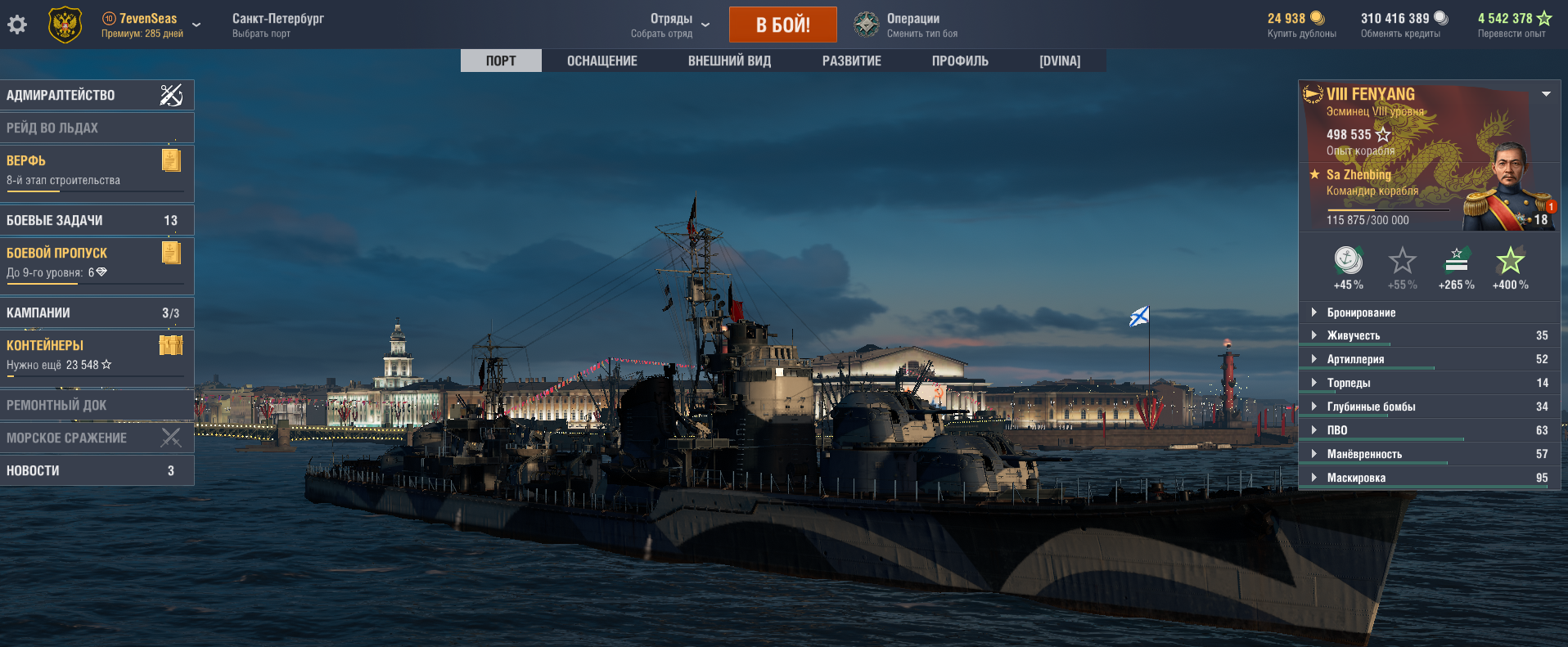Open the АДМИРАЛТЕЙСТВО menu entry
This screenshot has height=647, width=1568.
tap(97, 95)
